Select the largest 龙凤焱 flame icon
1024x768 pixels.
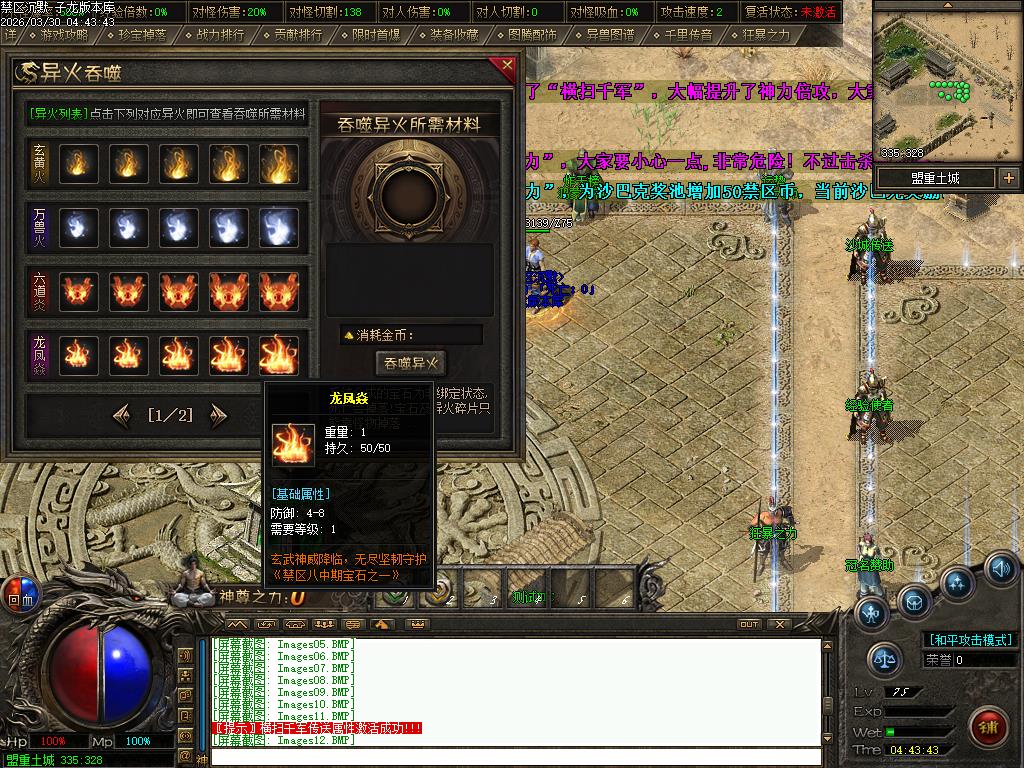(279, 355)
